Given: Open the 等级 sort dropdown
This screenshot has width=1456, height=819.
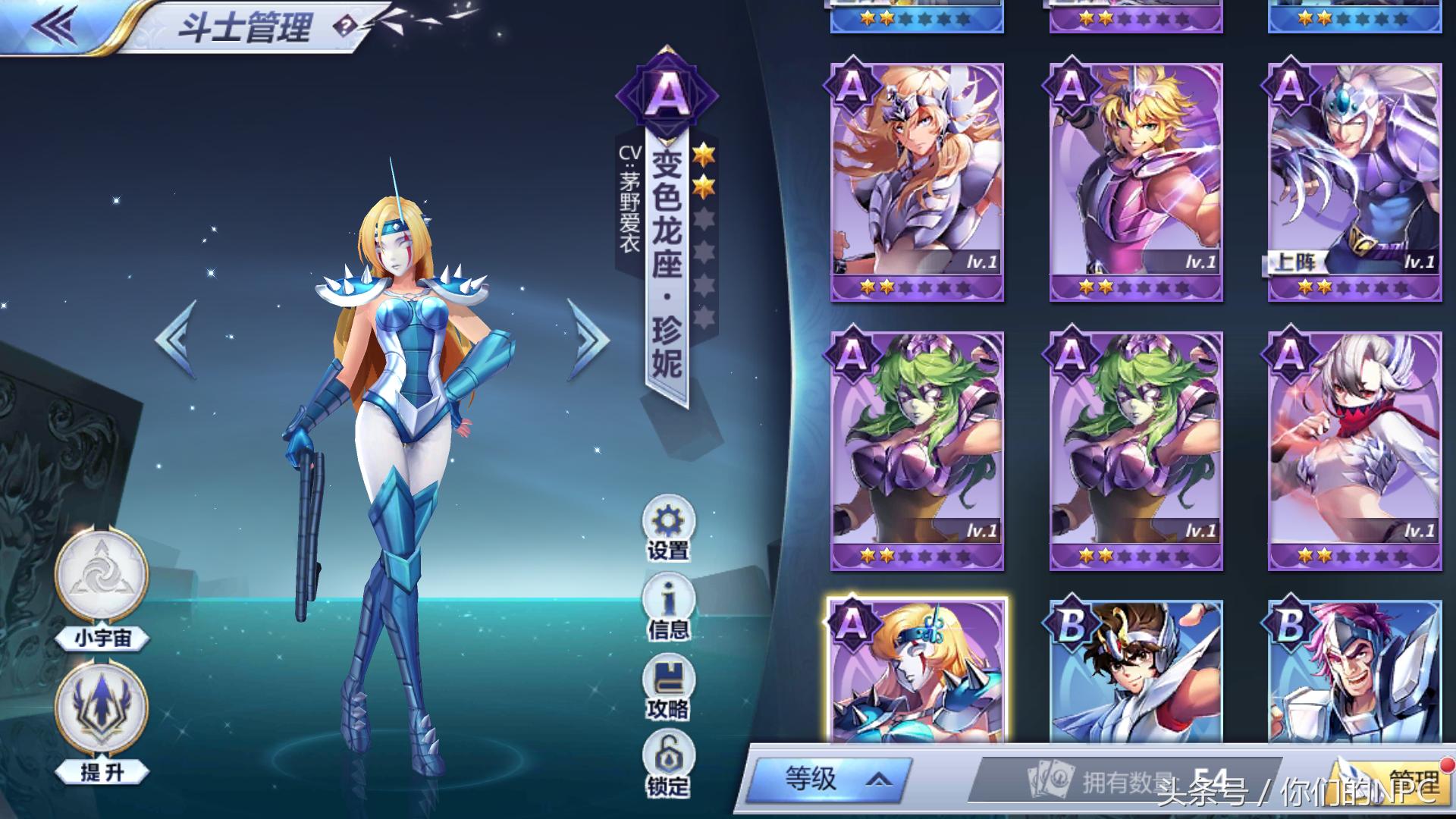Looking at the screenshot, I should tap(831, 779).
